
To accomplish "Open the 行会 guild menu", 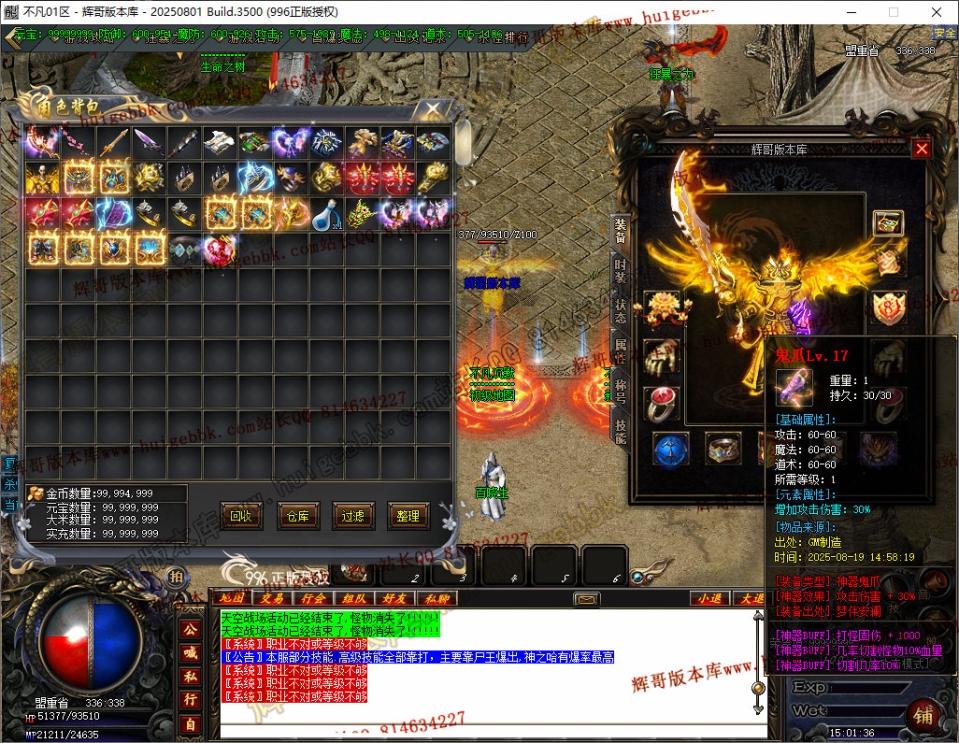I will click(313, 598).
